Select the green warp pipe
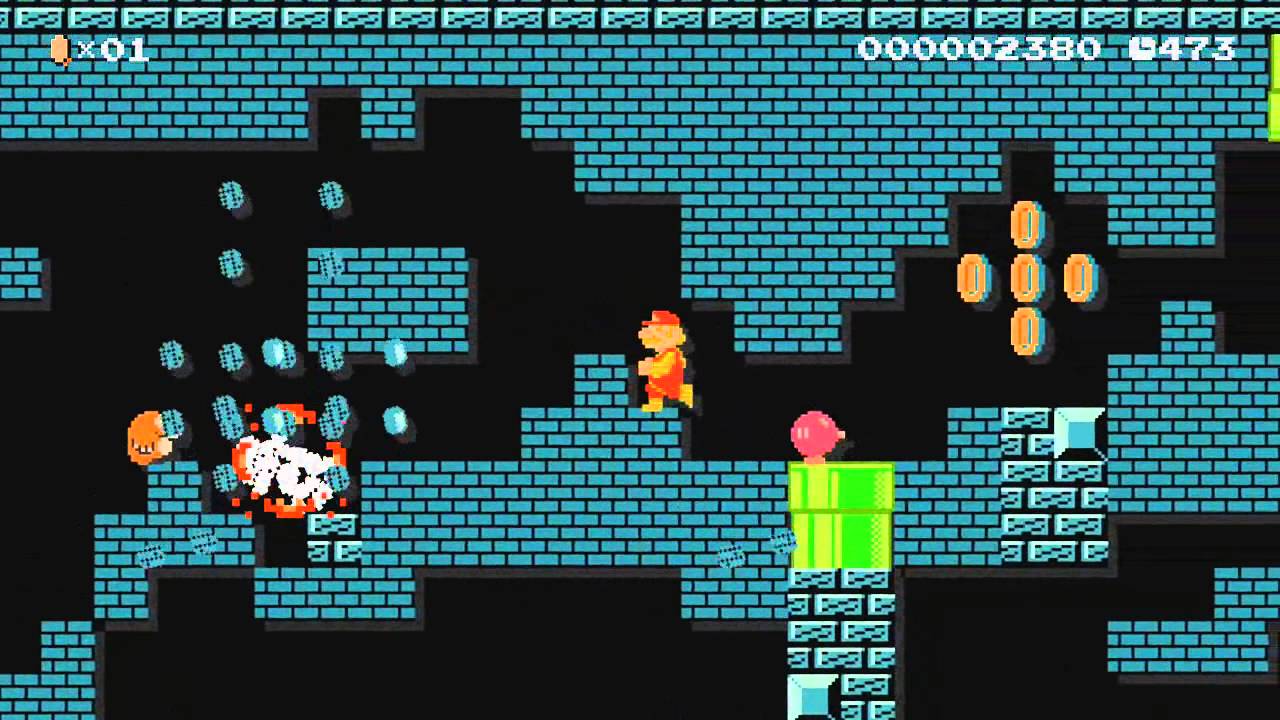The image size is (1280, 720). pos(841,515)
